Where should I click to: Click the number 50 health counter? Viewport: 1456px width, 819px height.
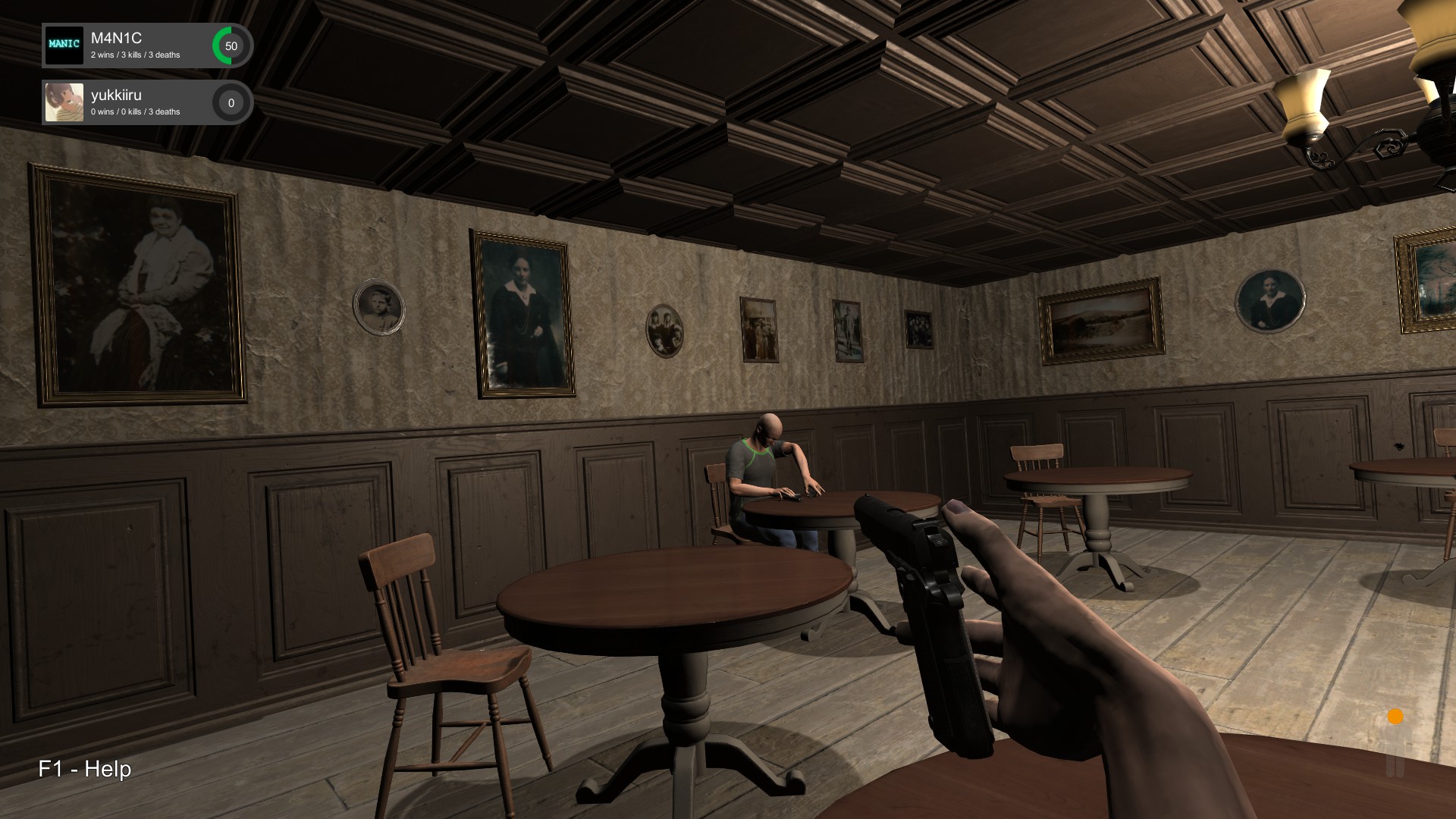(x=231, y=45)
